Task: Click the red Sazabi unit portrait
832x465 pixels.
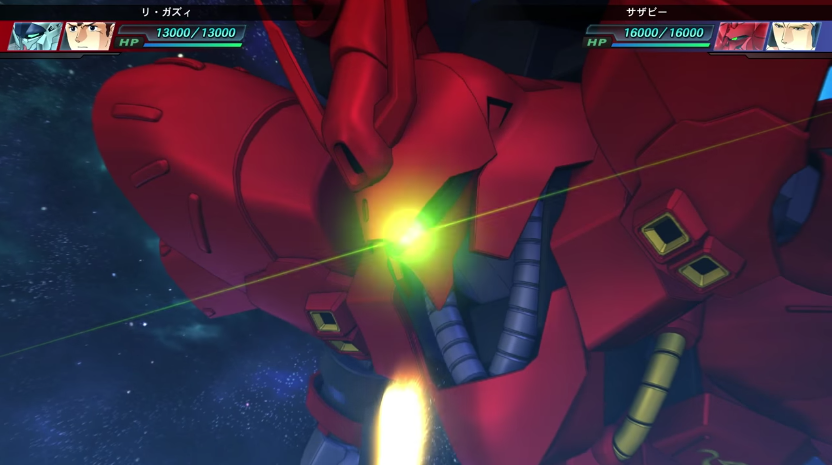Action: [742, 36]
